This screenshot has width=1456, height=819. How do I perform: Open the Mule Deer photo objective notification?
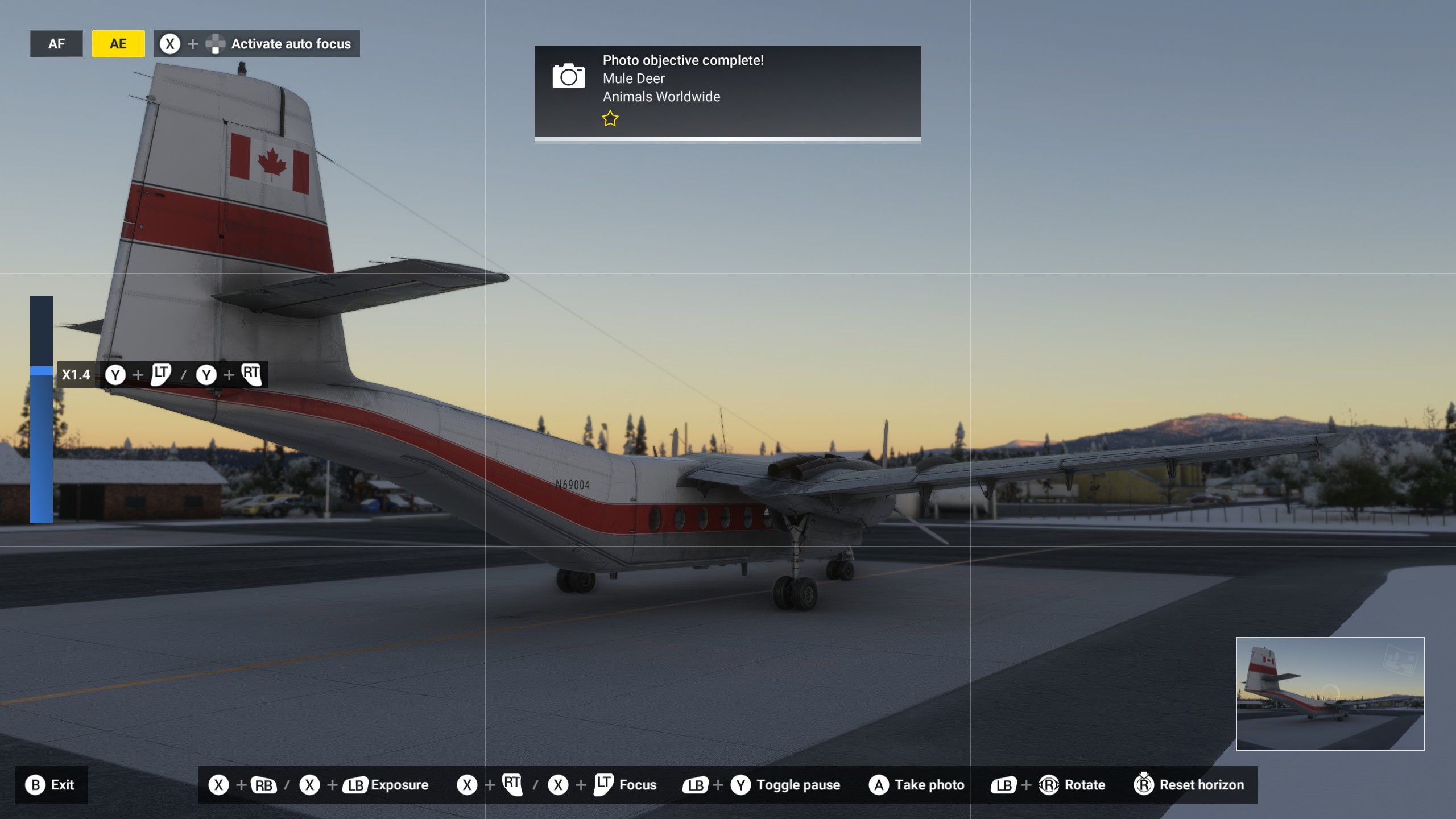click(727, 91)
